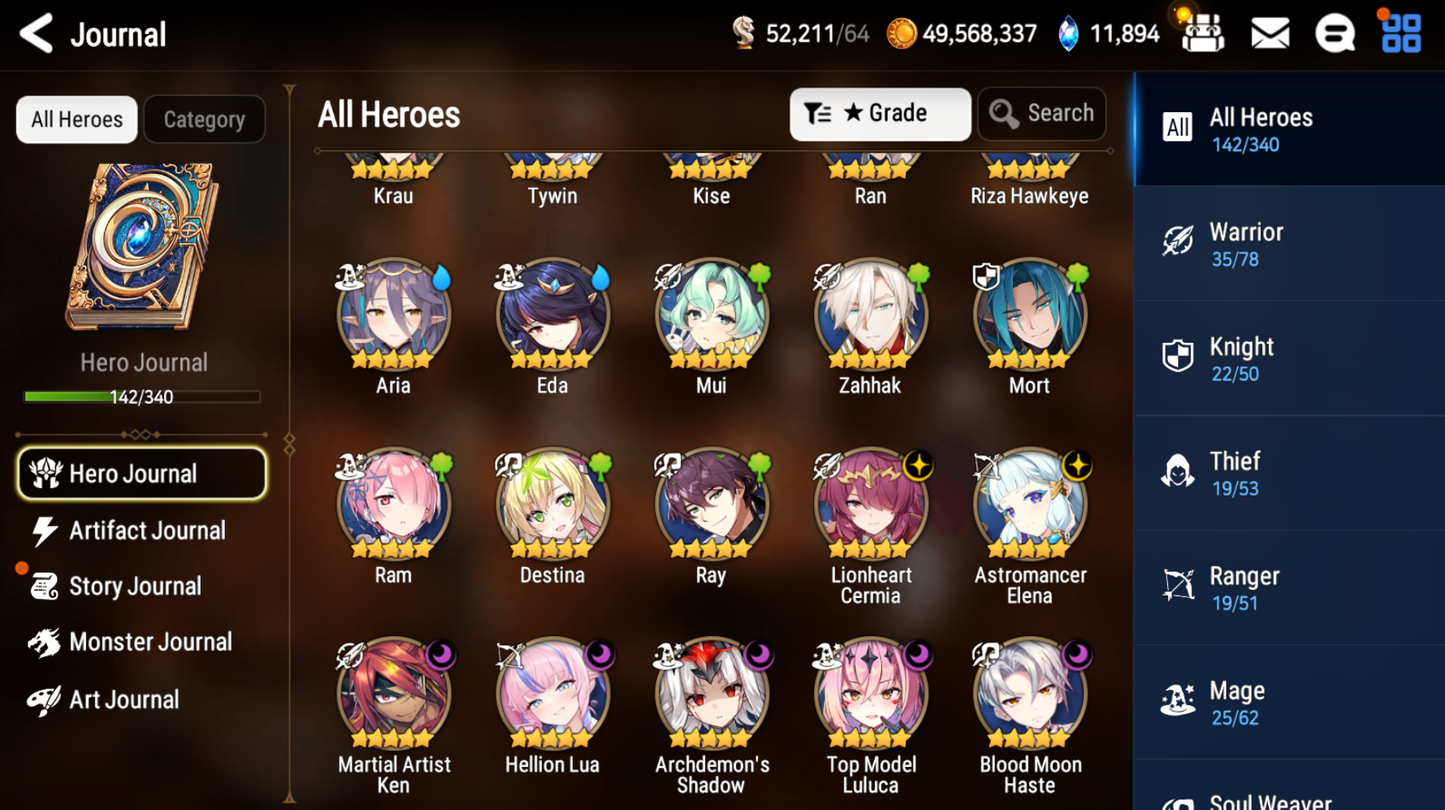Screen dimensions: 1445x810
Task: Open the mailbox envelope icon
Action: click(1269, 34)
